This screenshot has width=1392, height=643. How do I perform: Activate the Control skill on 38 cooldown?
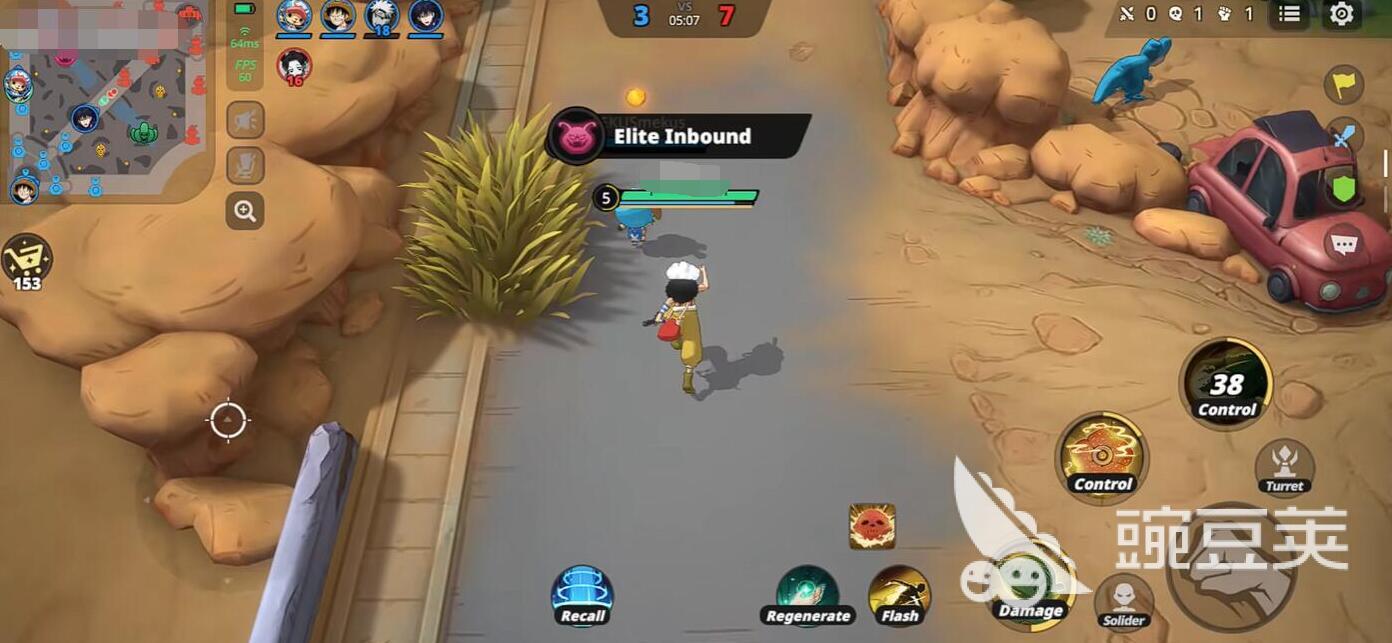click(x=1226, y=383)
